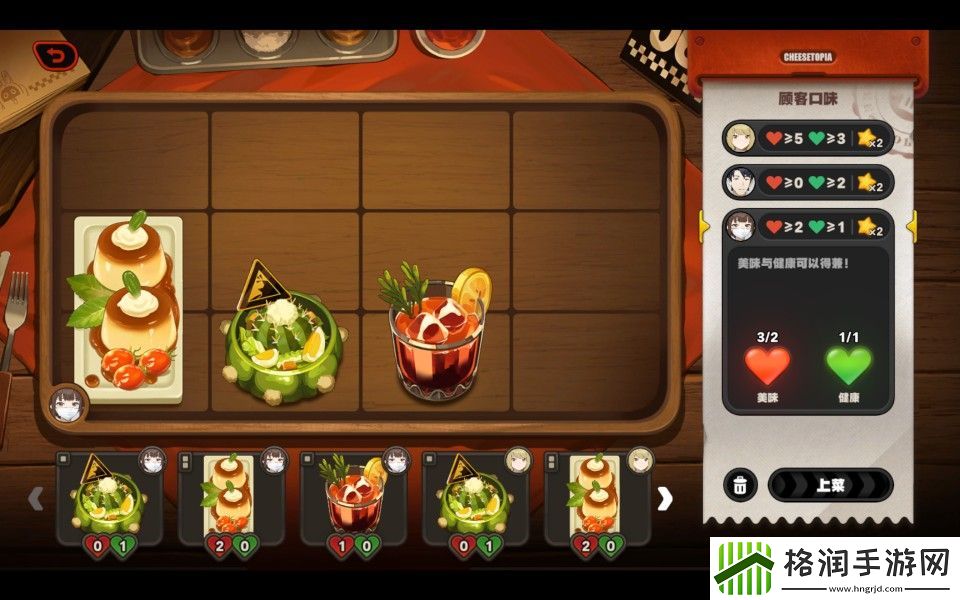Image resolution: width=960 pixels, height=600 pixels.
Task: Choose the salad card tagged with masked customer
Action: pos(109,497)
